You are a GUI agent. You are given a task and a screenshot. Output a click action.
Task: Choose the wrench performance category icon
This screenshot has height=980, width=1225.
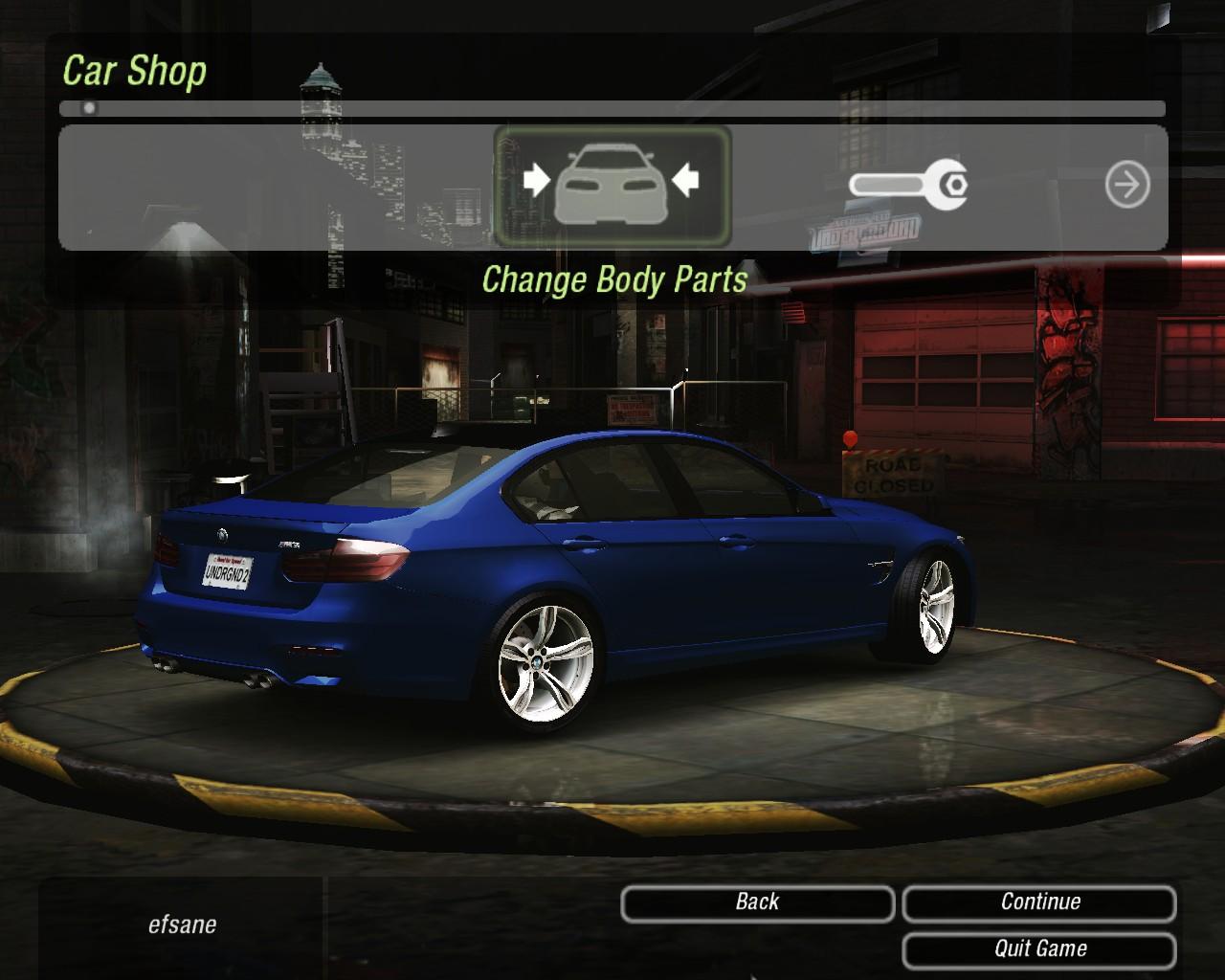[x=908, y=184]
